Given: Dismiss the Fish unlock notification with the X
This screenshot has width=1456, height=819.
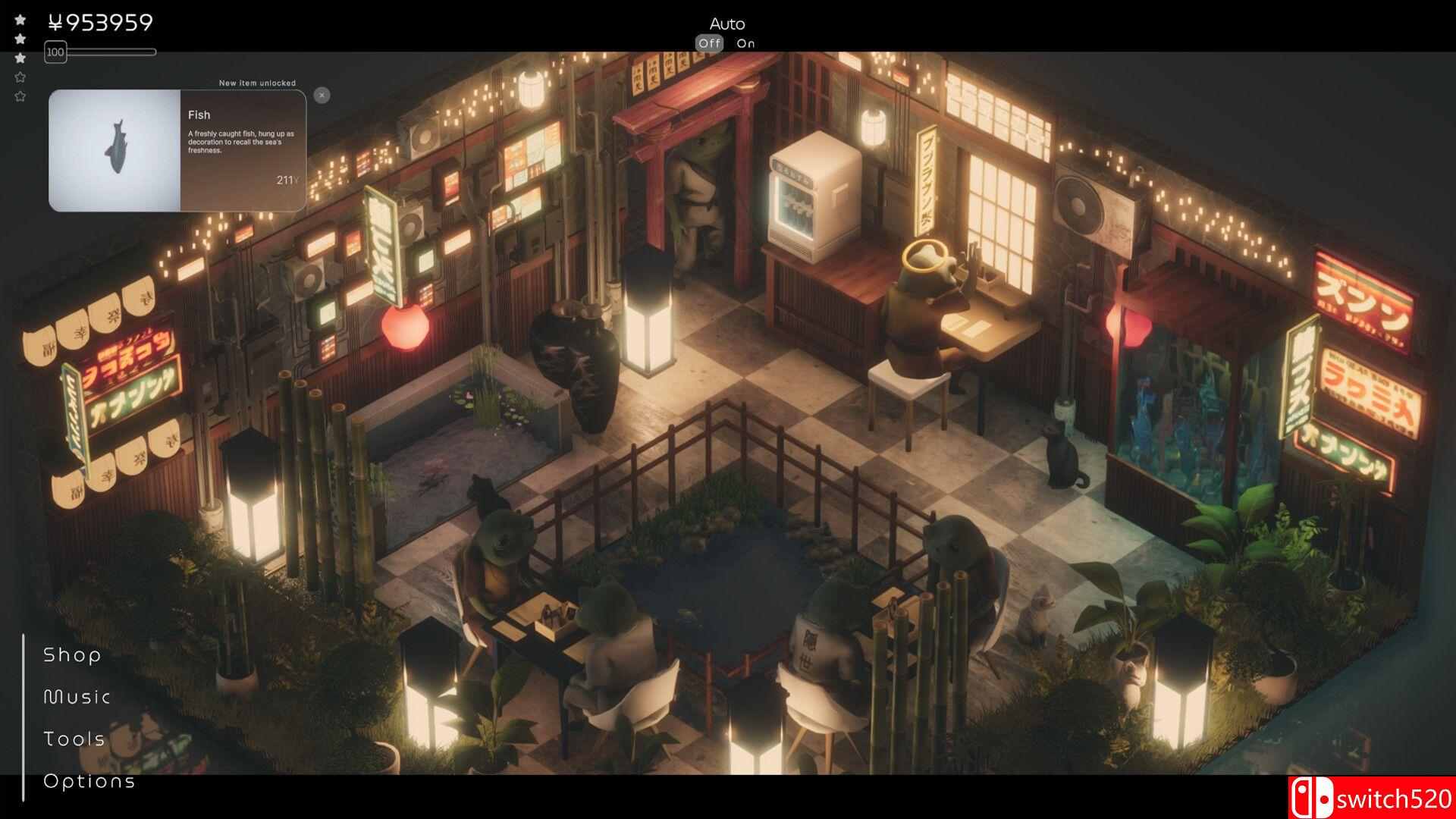Looking at the screenshot, I should (x=322, y=94).
